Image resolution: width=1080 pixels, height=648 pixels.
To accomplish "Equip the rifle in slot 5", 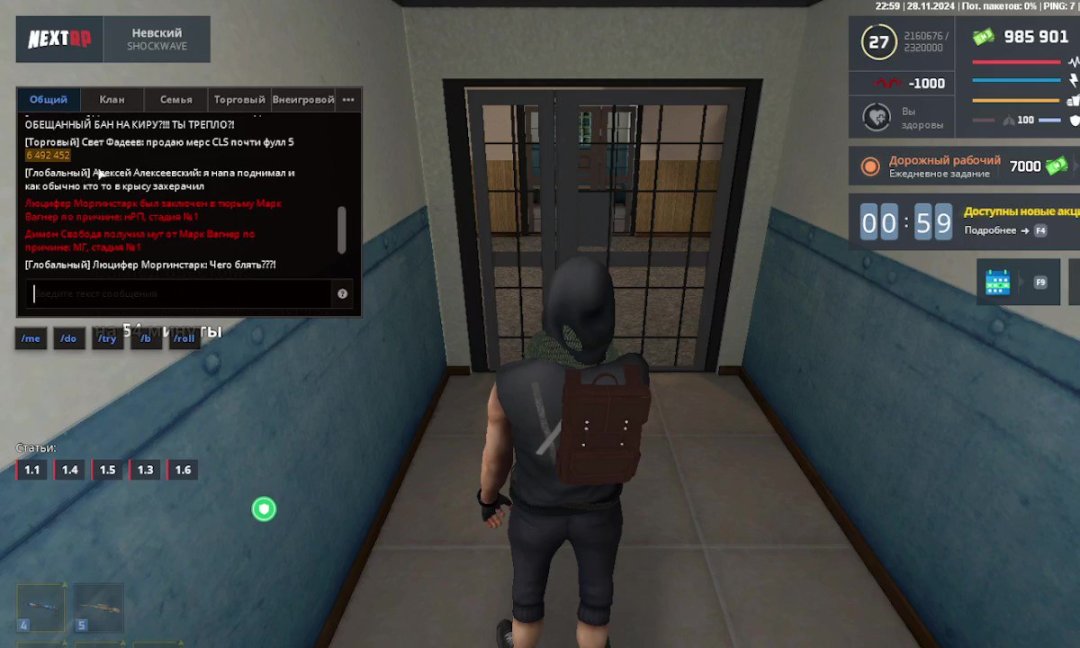I will pyautogui.click(x=99, y=608).
